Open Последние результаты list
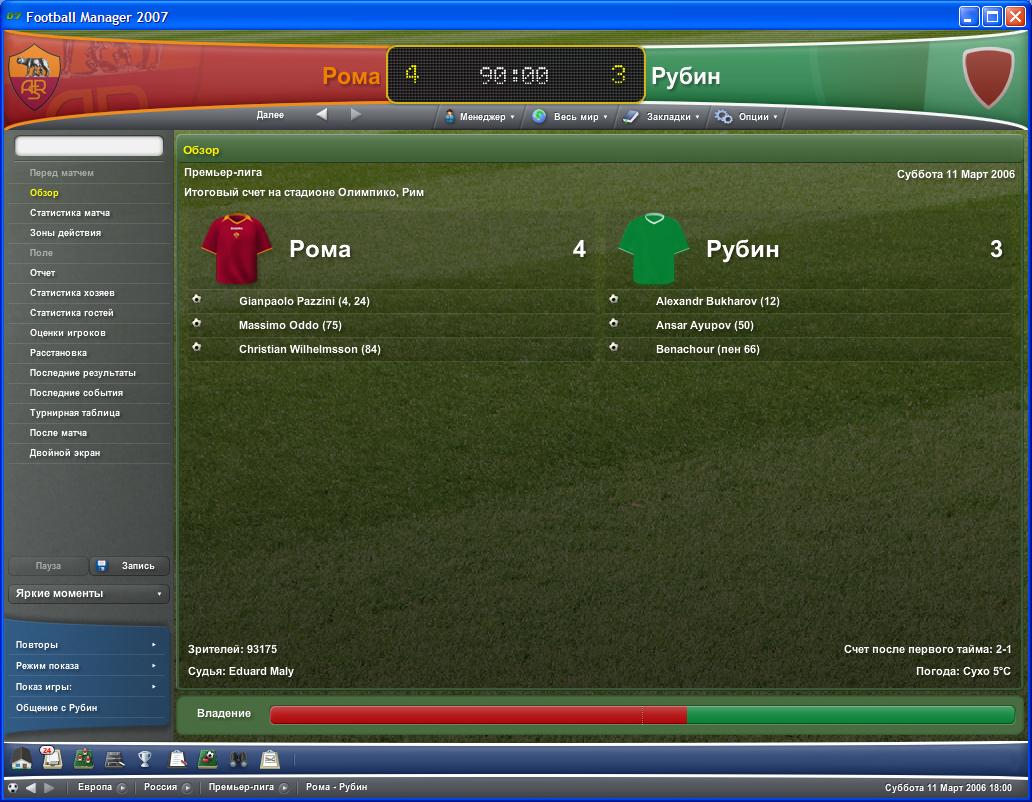Viewport: 1032px width, 802px height. [x=83, y=373]
